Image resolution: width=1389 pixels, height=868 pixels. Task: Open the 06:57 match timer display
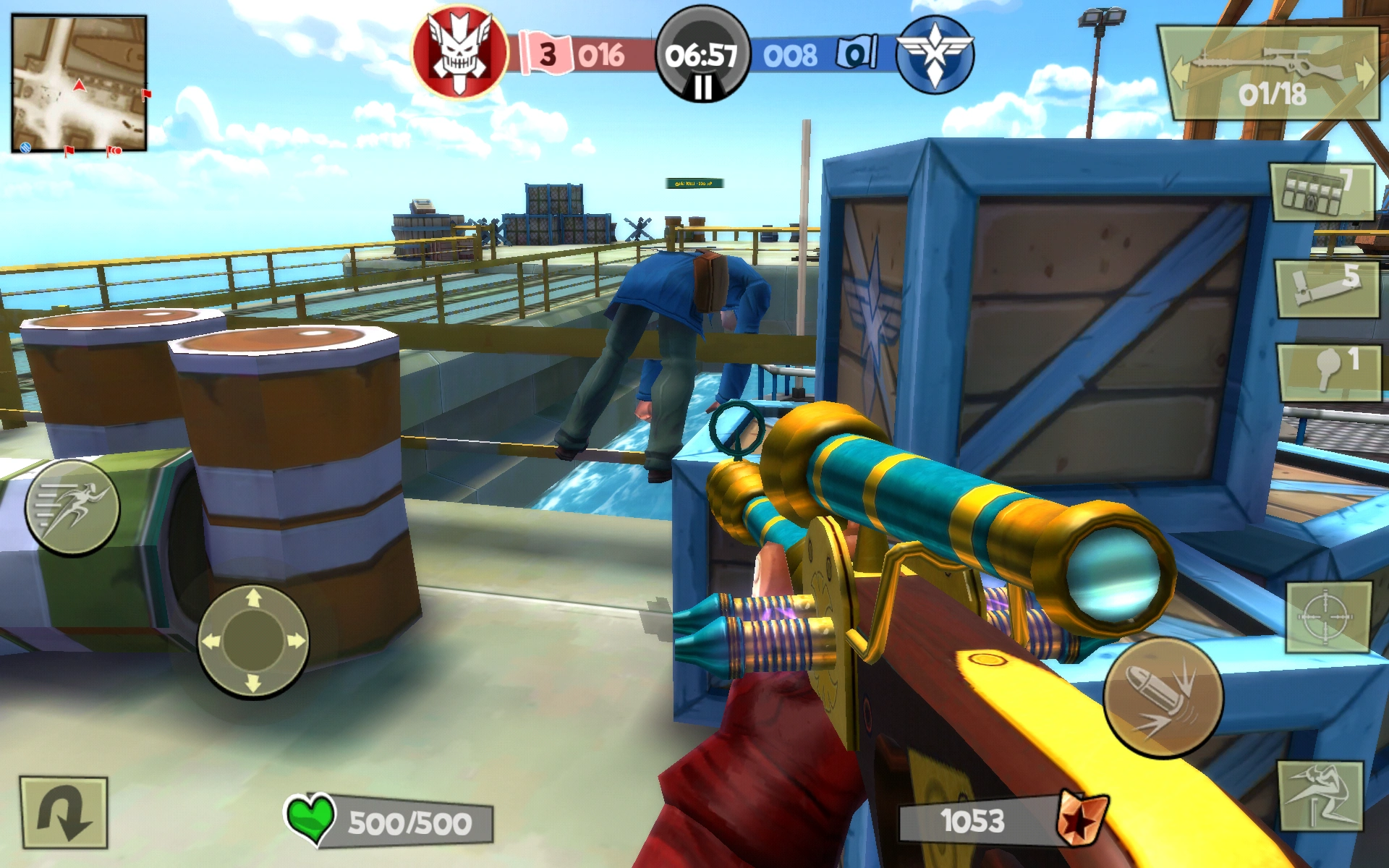coord(700,56)
